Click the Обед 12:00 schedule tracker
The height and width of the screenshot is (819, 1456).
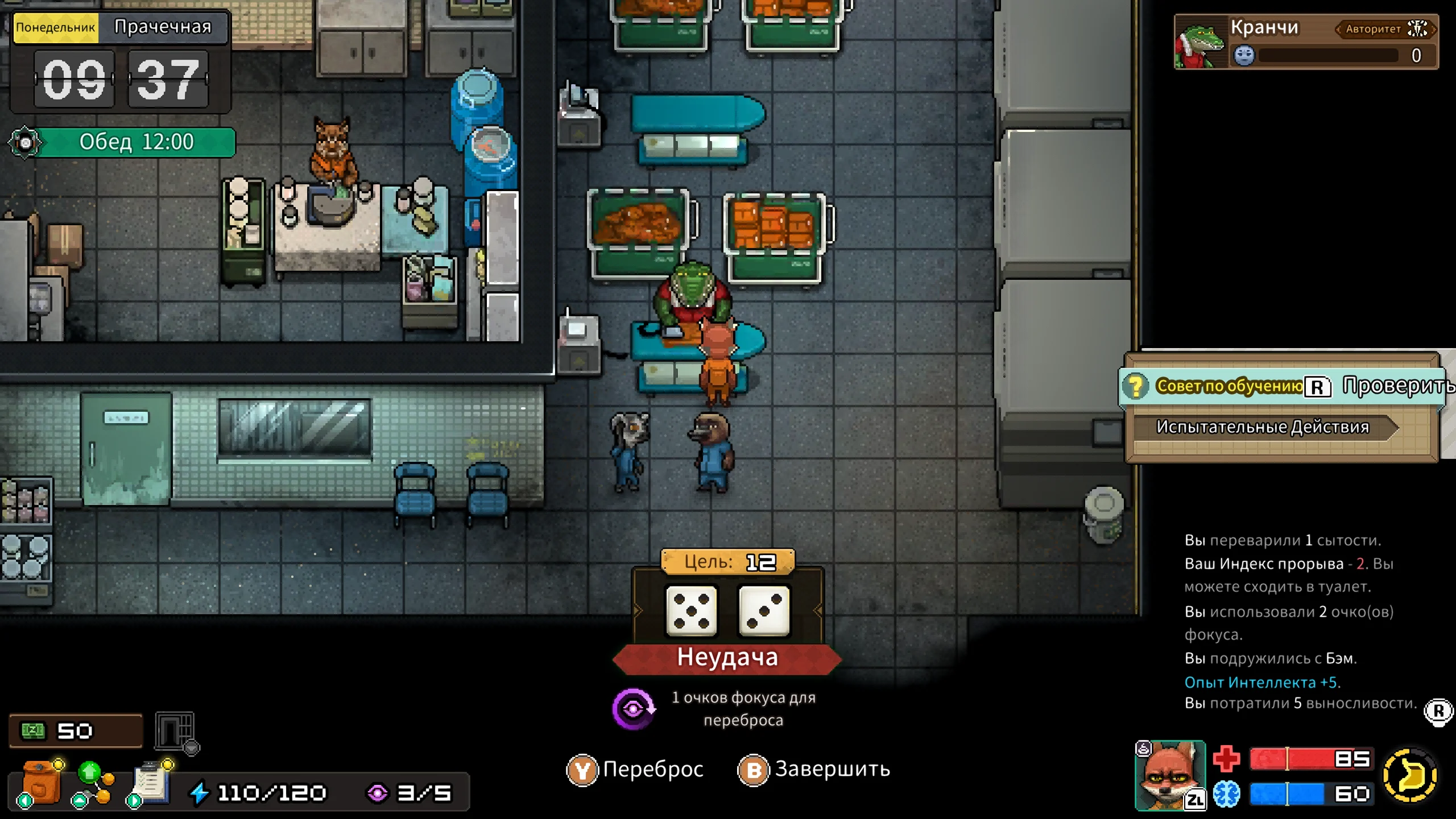coord(135,142)
